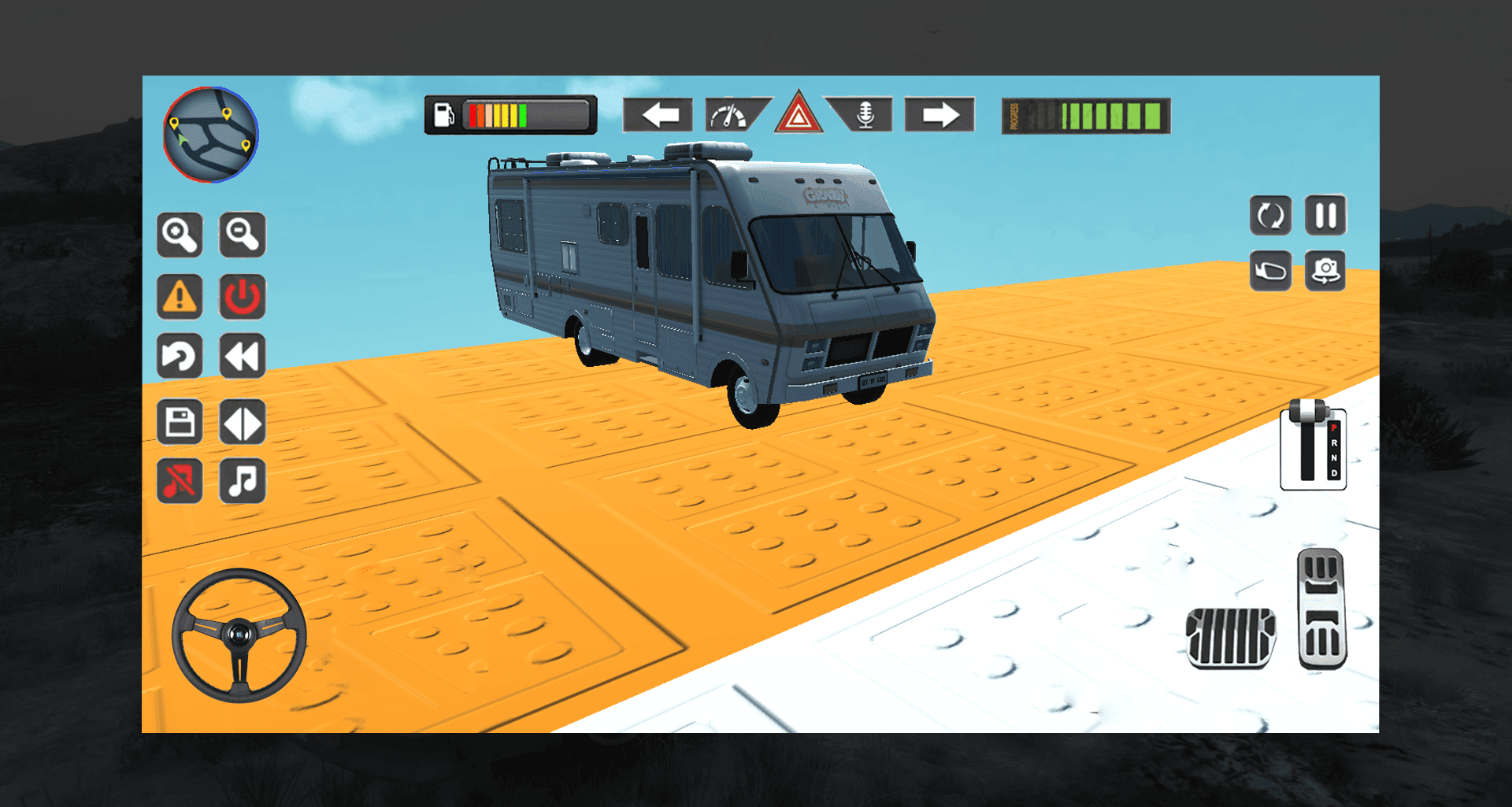Click the rewind playback icon
Viewport: 1512px width, 807px height.
[243, 357]
